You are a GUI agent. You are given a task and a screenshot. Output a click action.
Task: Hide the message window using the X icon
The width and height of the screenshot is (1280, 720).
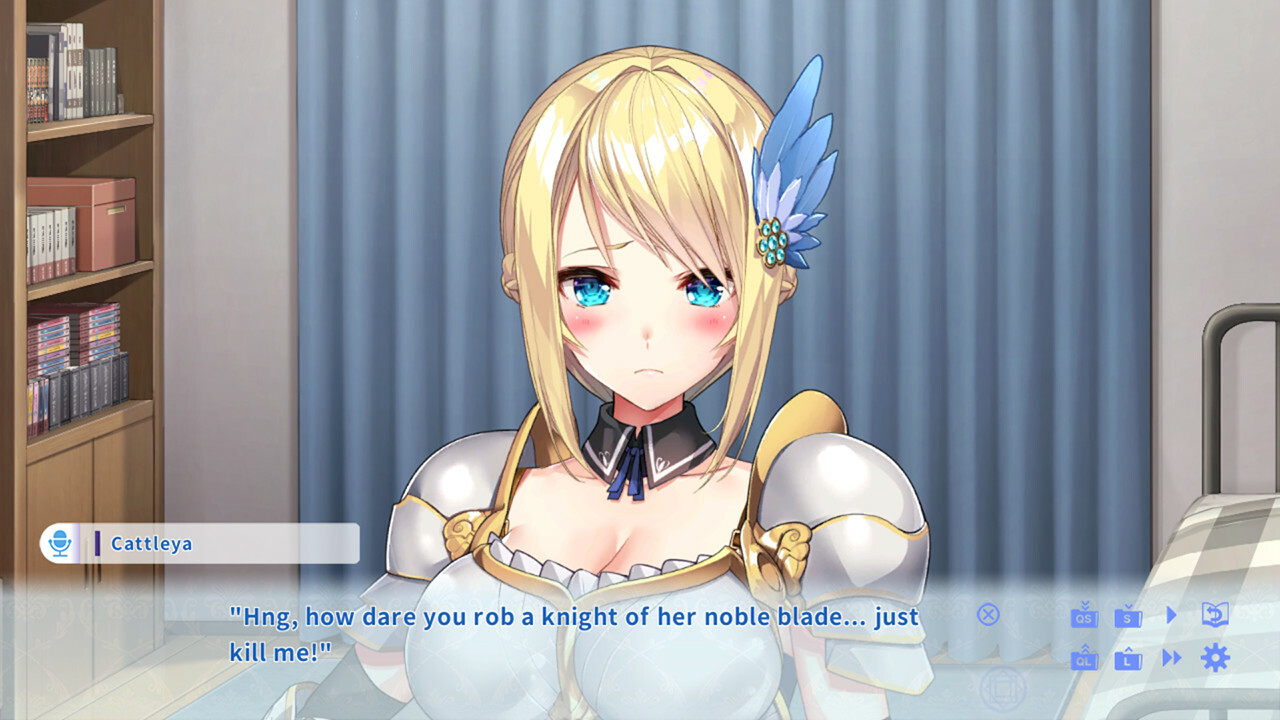pyautogui.click(x=988, y=616)
